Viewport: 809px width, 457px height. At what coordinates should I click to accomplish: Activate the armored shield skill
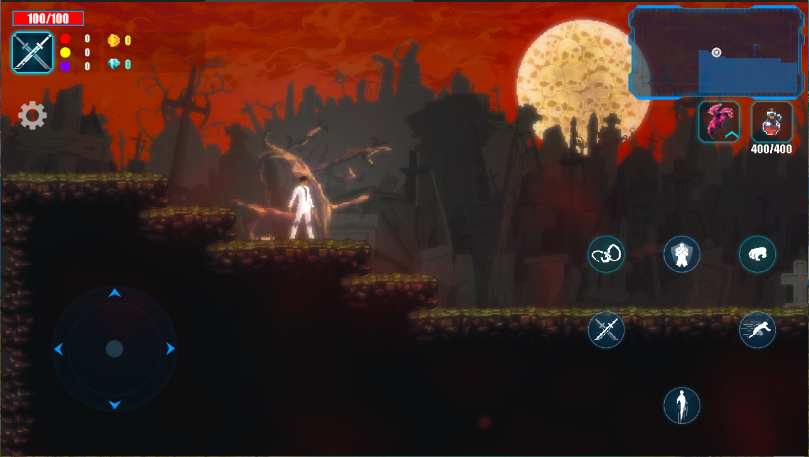682,254
